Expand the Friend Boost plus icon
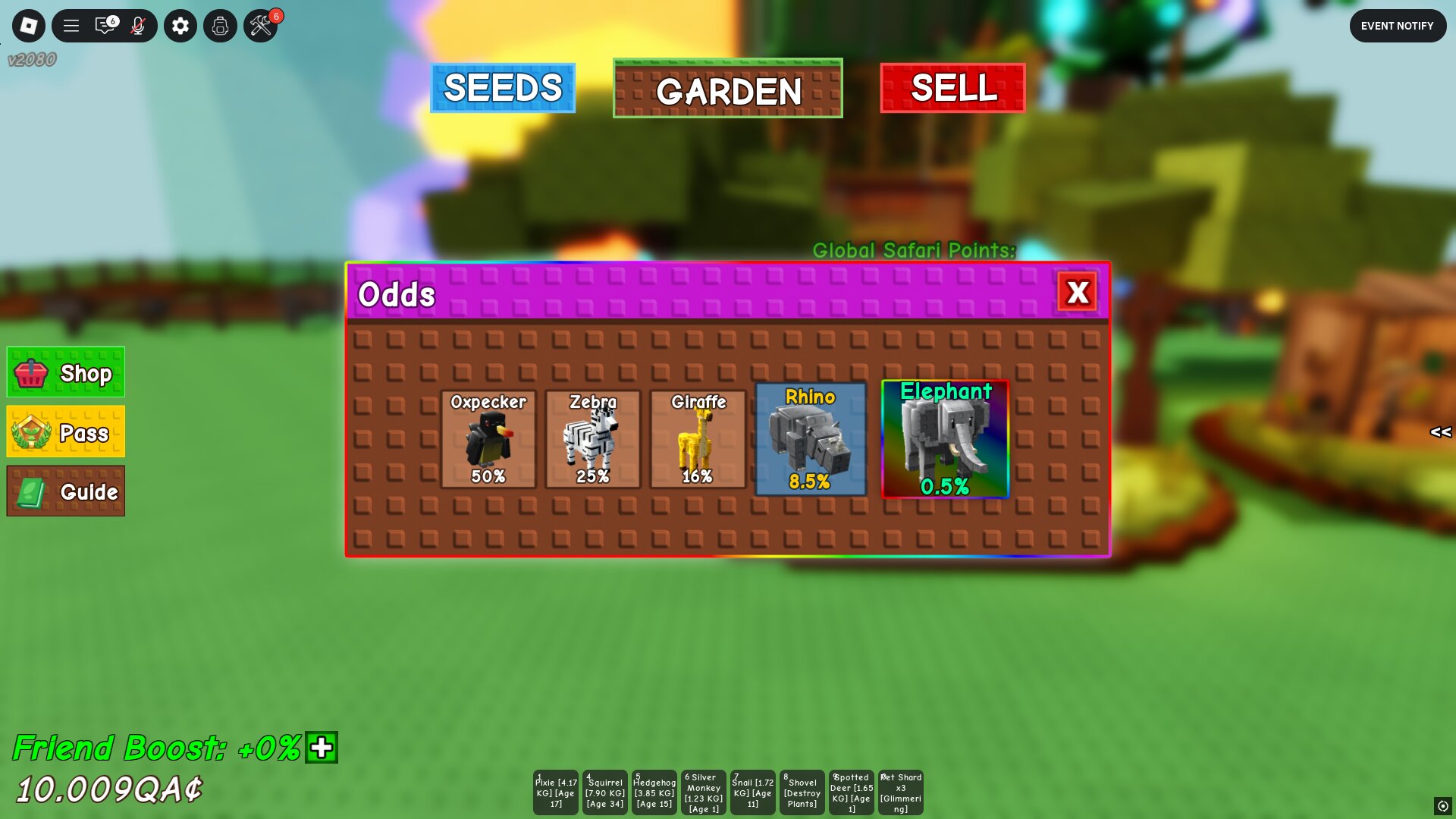The image size is (1456, 819). [x=321, y=749]
